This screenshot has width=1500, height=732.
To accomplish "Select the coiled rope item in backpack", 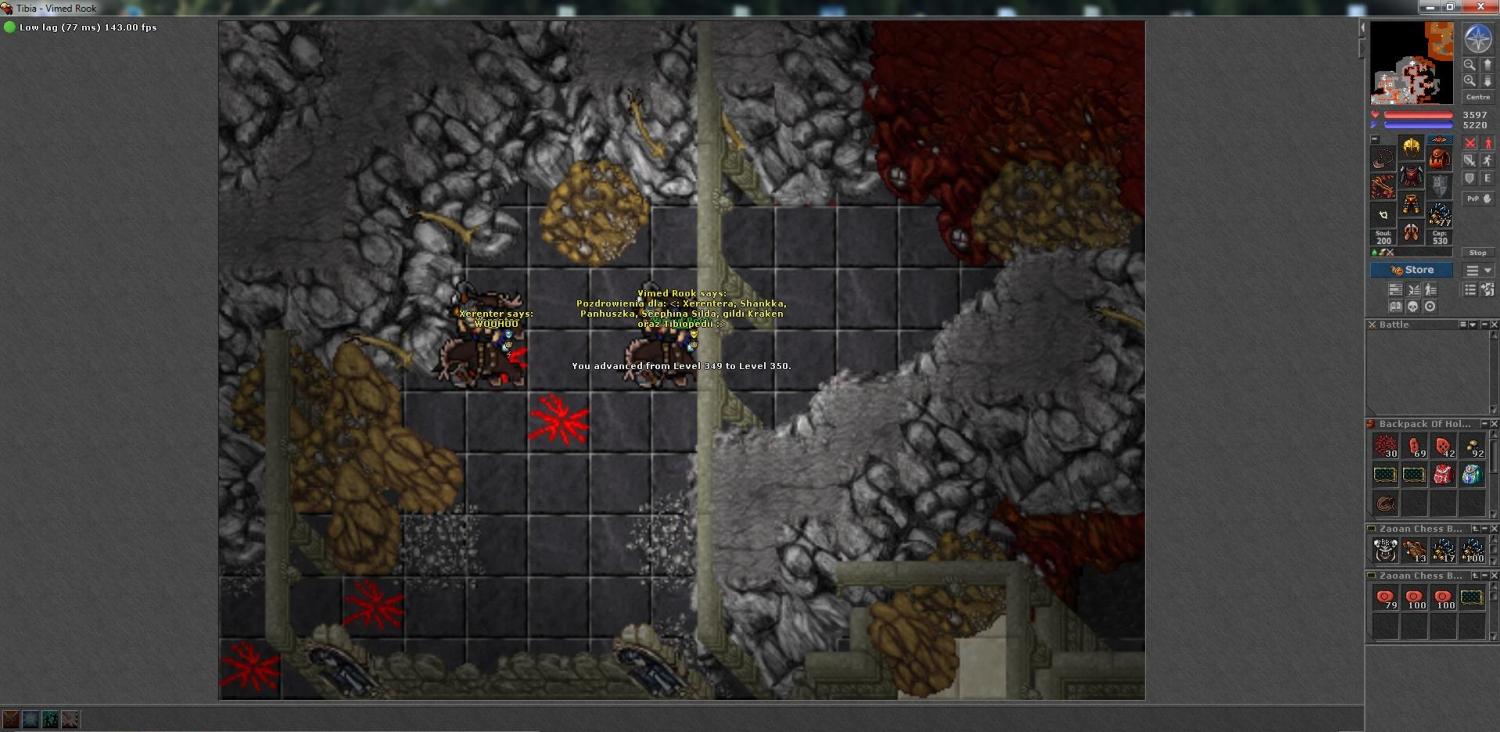I will 1385,504.
